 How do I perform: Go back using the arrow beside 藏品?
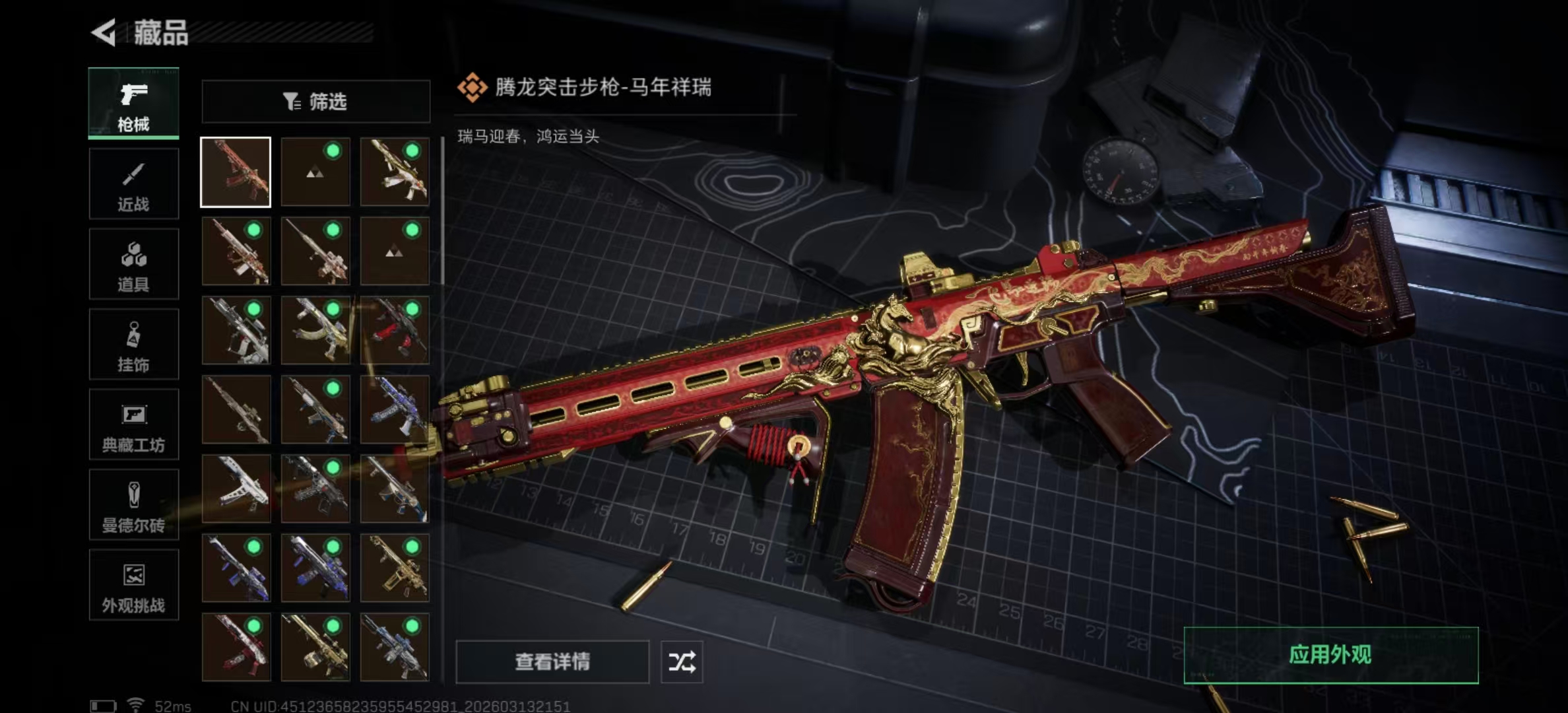click(x=104, y=32)
